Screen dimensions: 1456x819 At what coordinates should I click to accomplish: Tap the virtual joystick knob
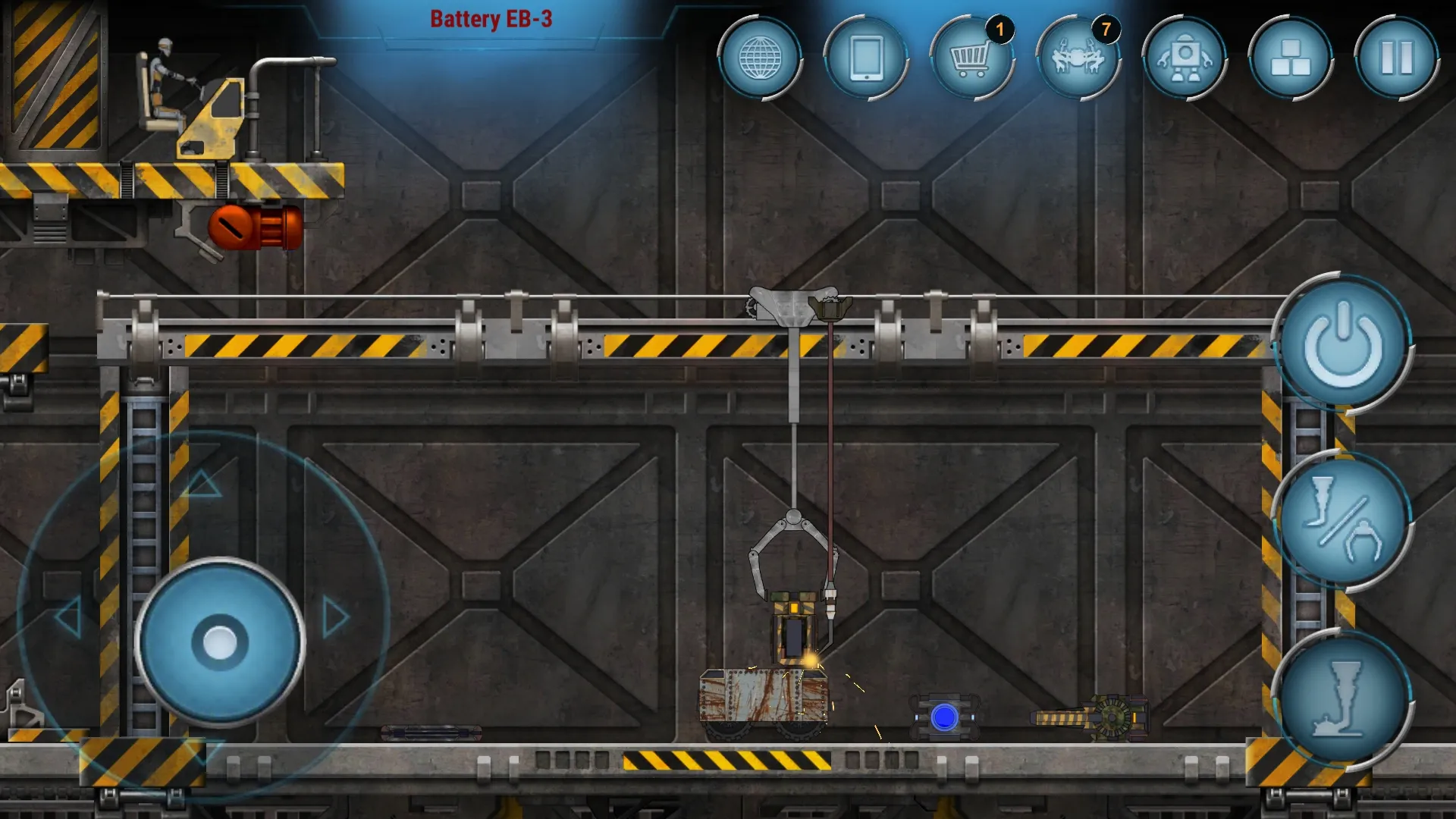pyautogui.click(x=220, y=642)
